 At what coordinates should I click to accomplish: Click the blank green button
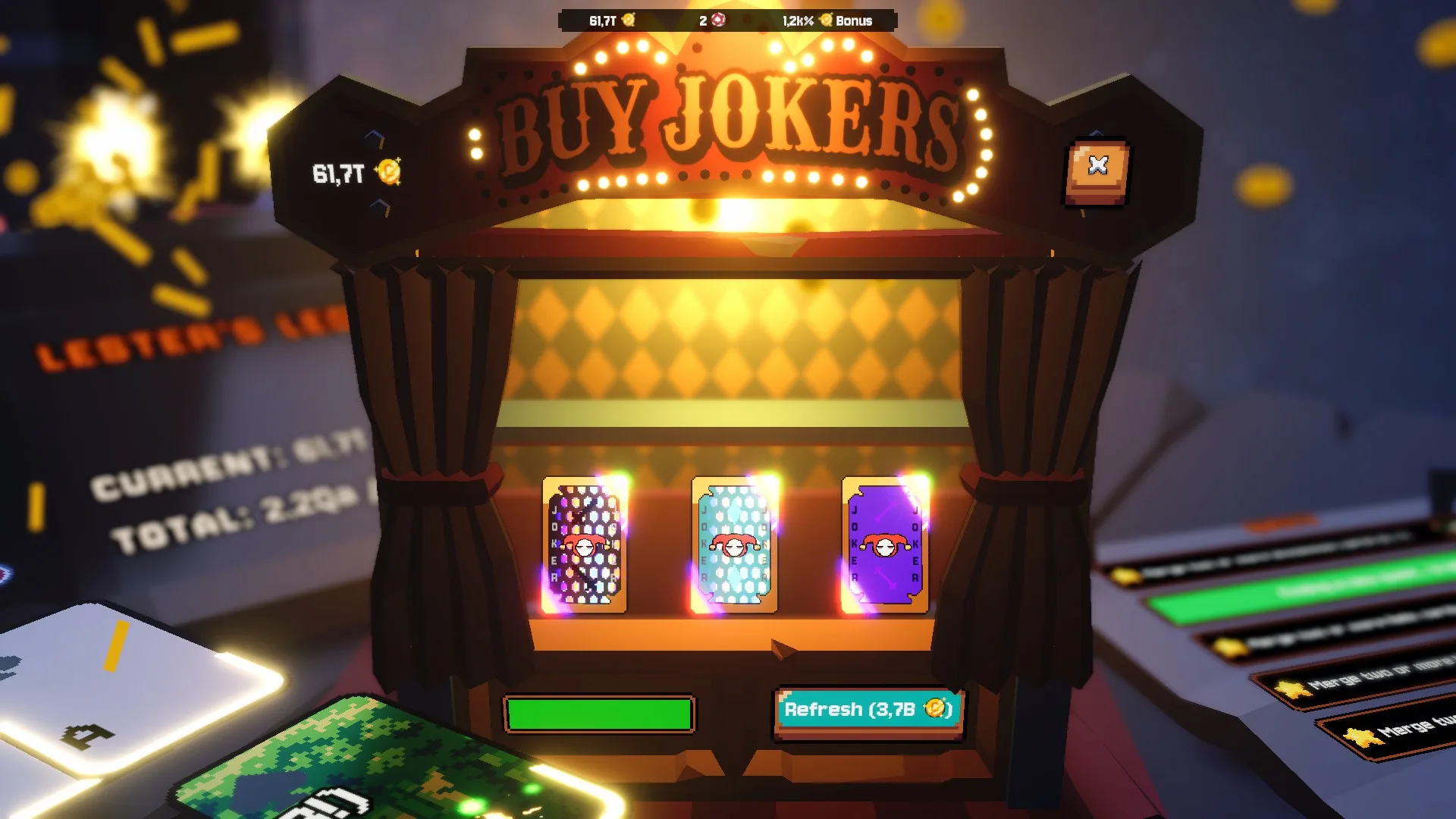(599, 714)
